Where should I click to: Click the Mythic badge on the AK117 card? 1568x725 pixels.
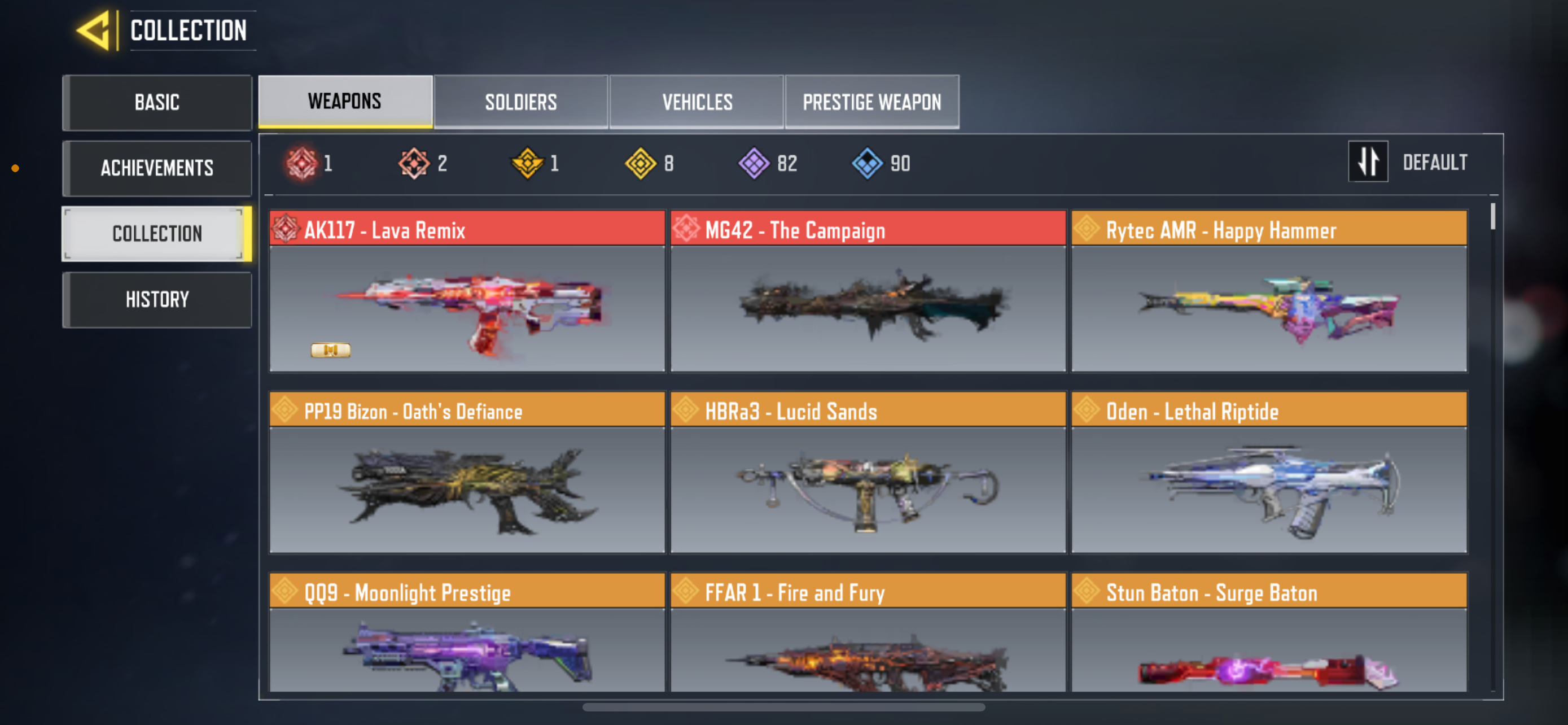[286, 229]
